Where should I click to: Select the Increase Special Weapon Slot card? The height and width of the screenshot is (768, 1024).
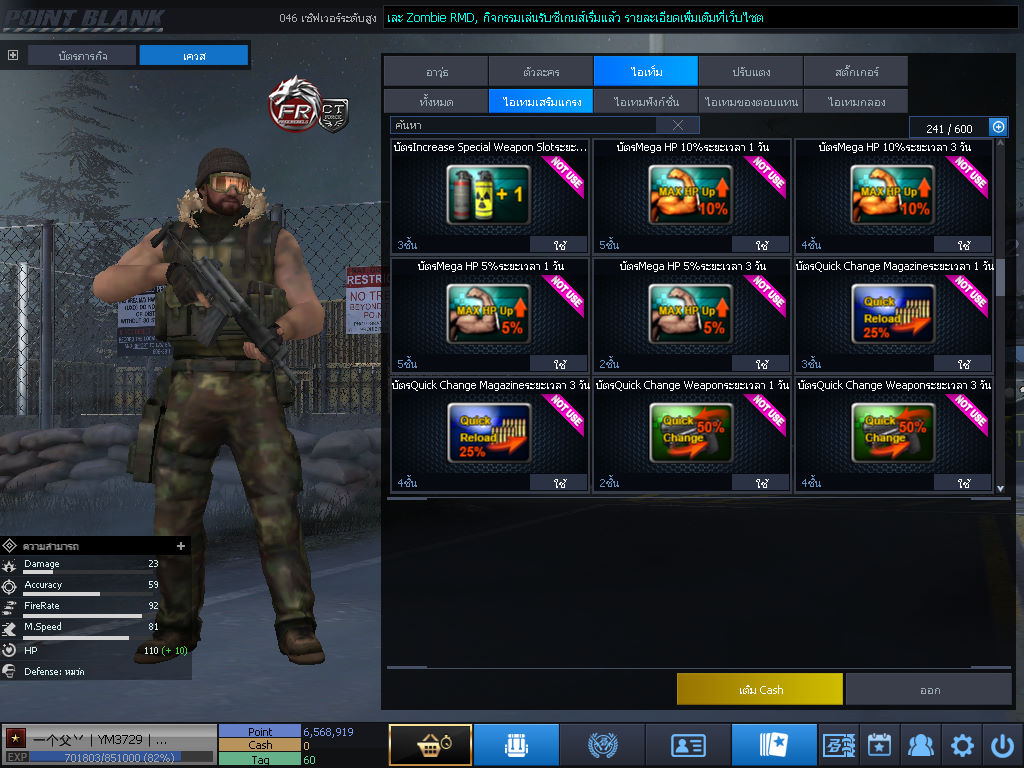pyautogui.click(x=490, y=195)
